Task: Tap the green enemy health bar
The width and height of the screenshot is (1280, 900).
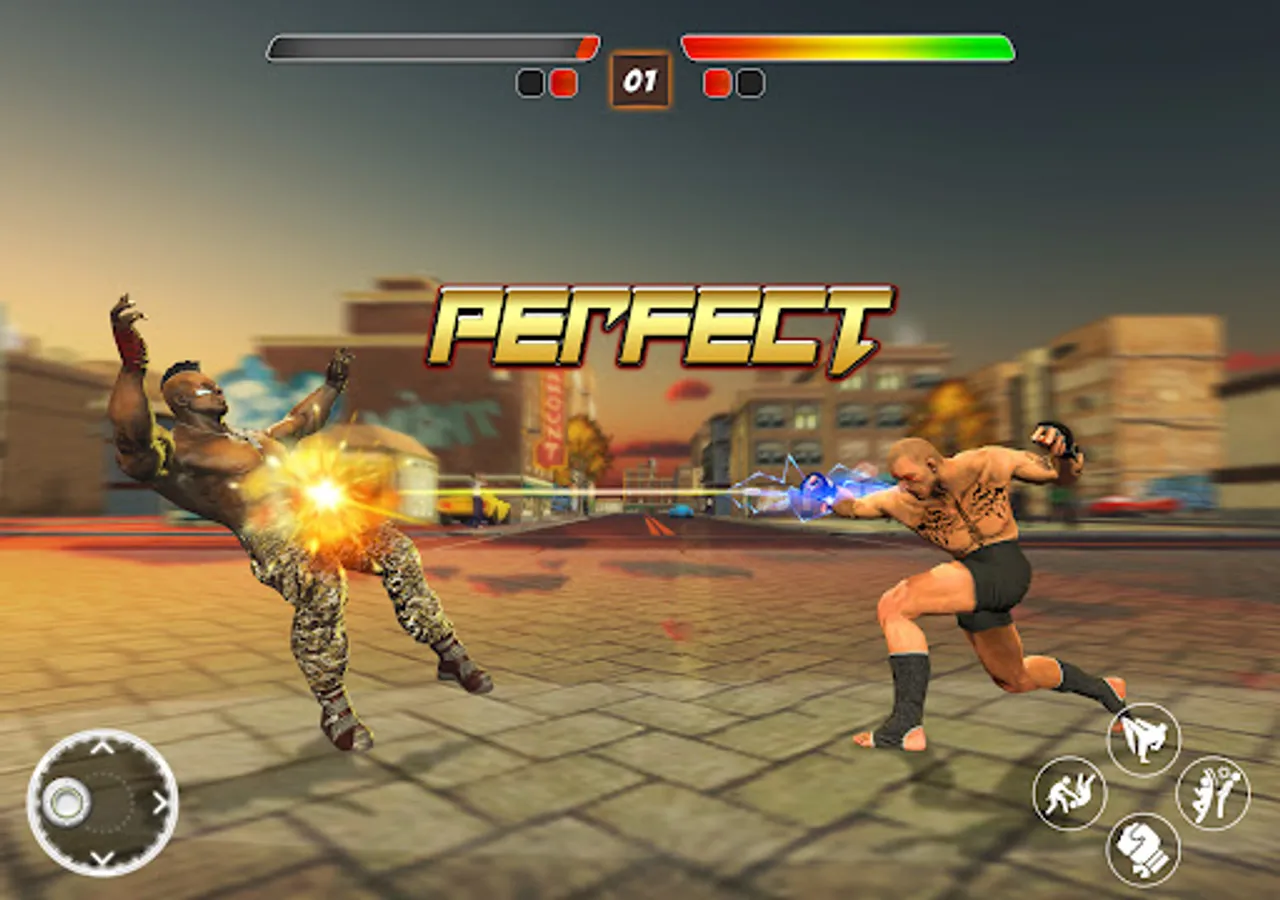Action: [x=845, y=45]
